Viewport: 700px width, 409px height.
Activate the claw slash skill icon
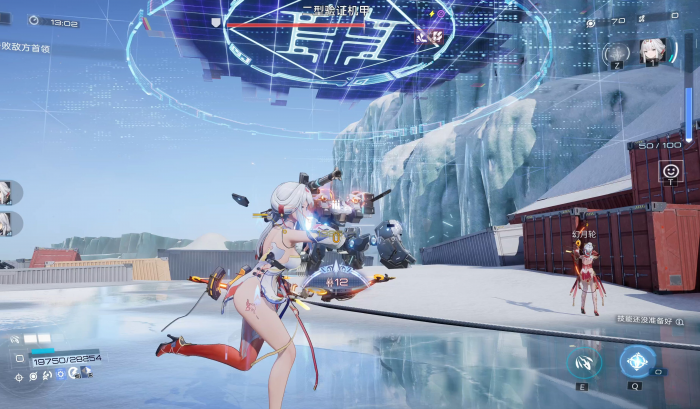pyautogui.click(x=585, y=362)
